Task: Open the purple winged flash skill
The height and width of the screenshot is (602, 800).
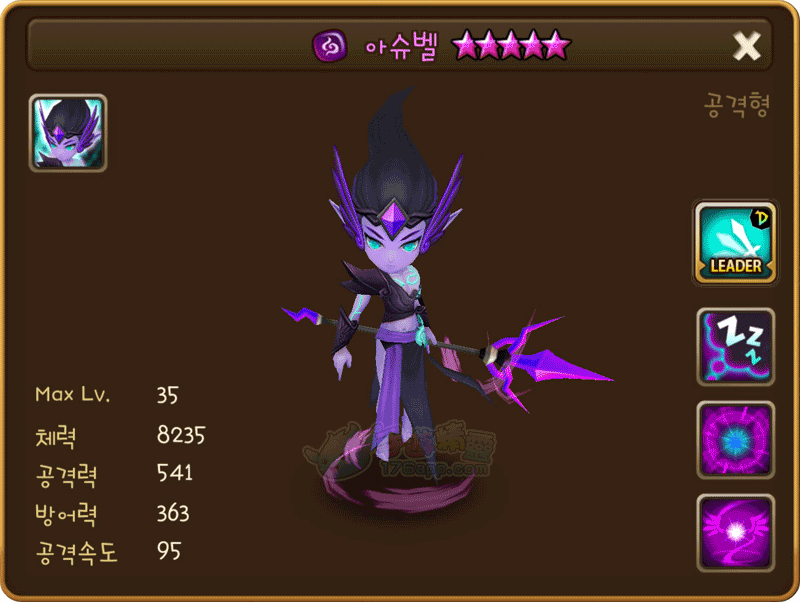Action: pyautogui.click(x=735, y=533)
